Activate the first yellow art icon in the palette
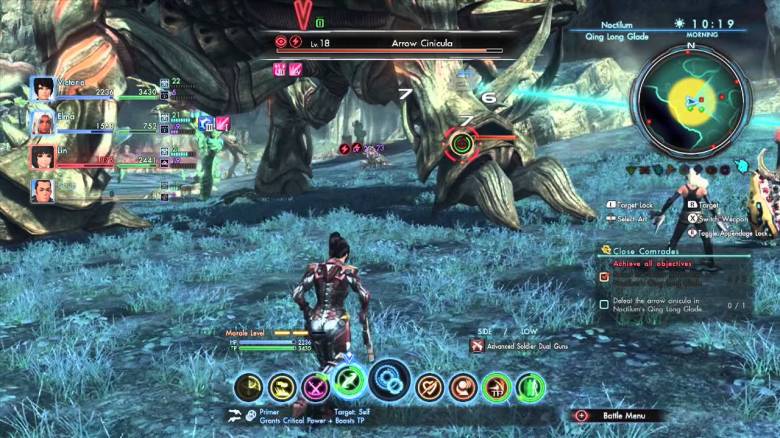 tap(250, 387)
